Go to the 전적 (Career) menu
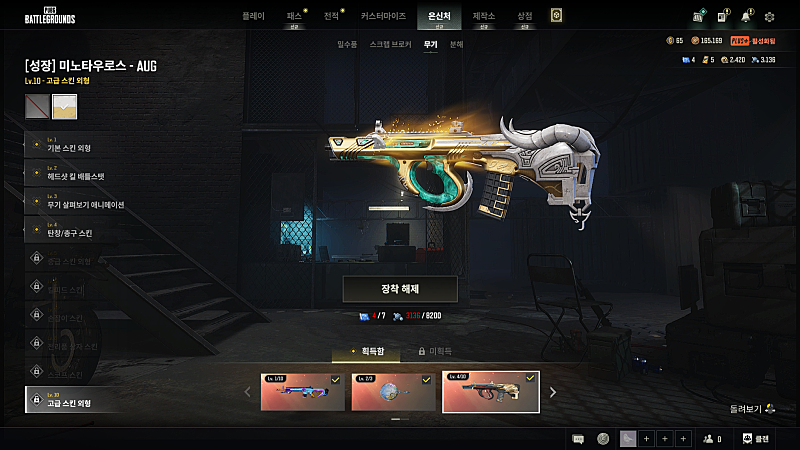 click(332, 16)
